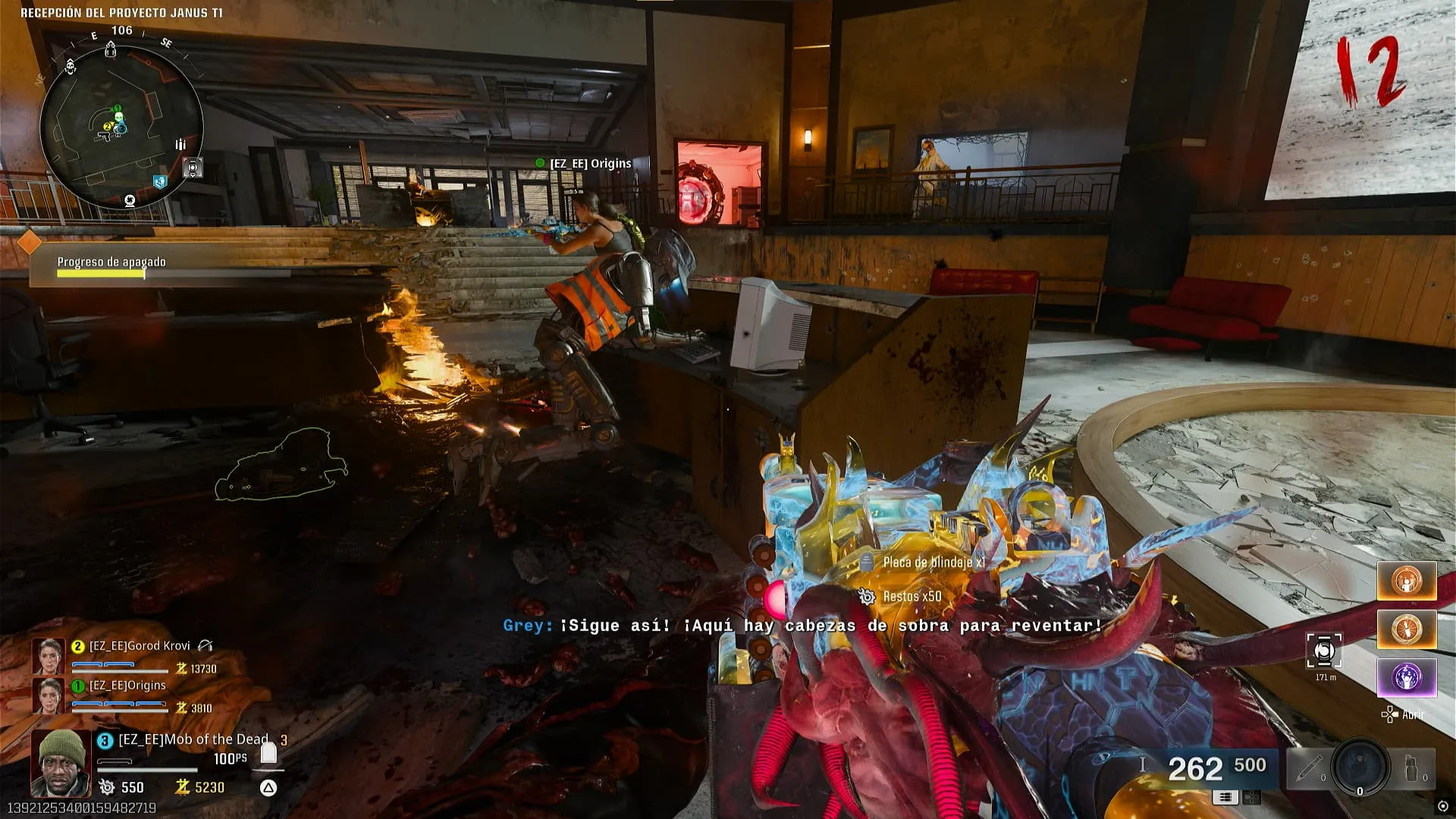
Task: Use the middle orange gobblegum
Action: pyautogui.click(x=1407, y=629)
